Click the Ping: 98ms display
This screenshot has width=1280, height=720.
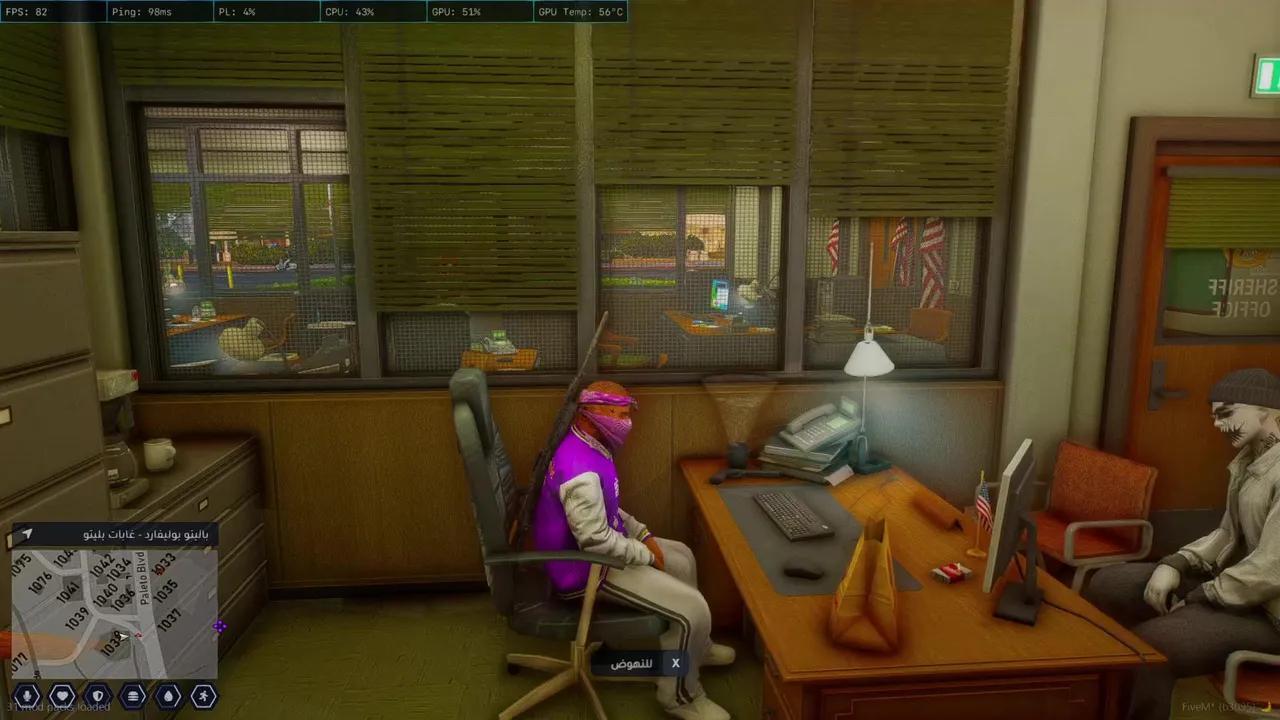pos(145,11)
